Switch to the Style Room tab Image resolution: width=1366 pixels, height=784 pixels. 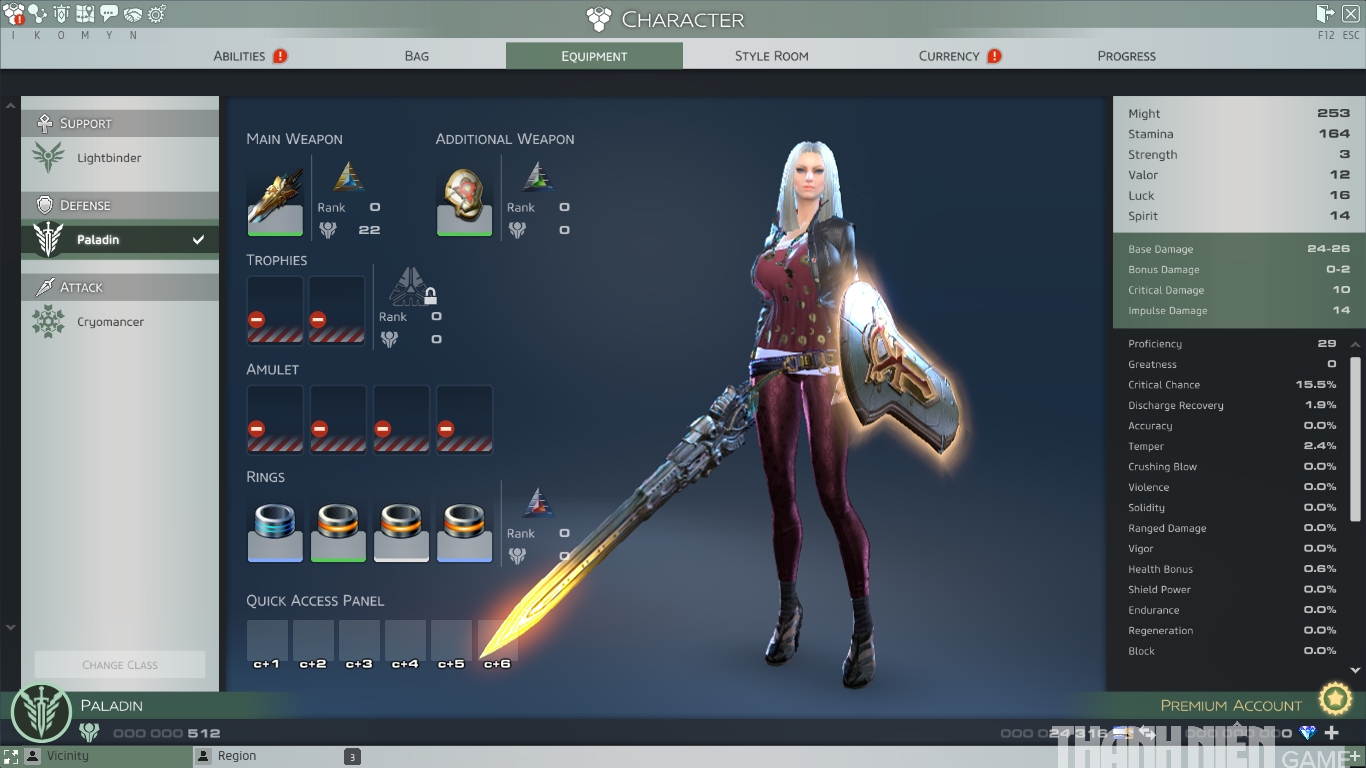coord(772,56)
